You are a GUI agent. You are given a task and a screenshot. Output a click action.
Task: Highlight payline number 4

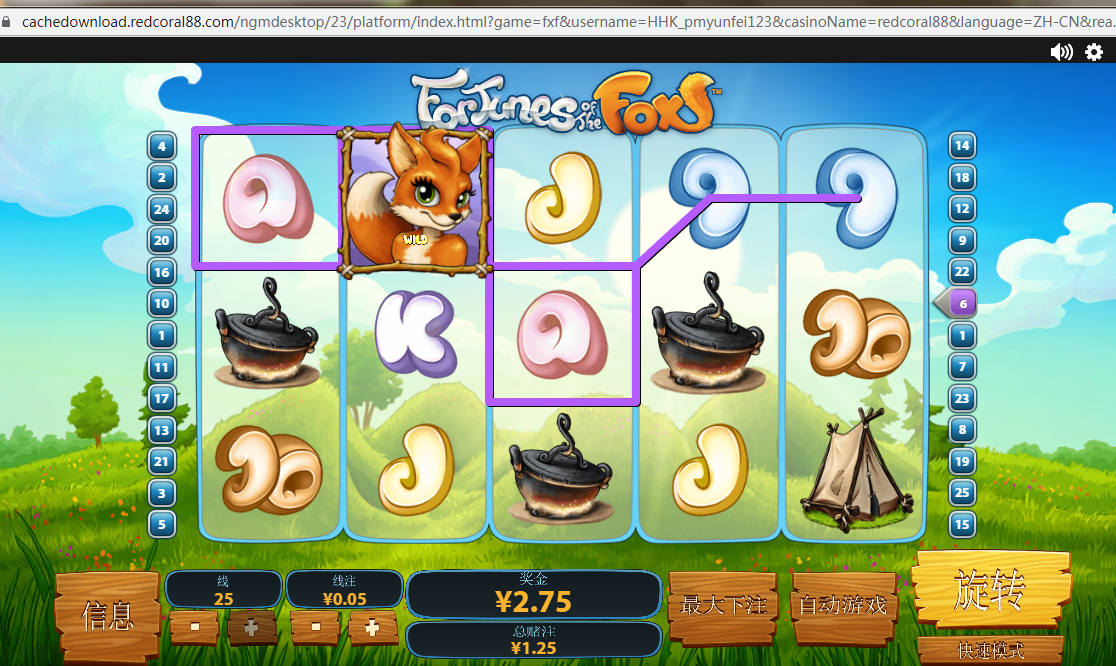pyautogui.click(x=161, y=146)
